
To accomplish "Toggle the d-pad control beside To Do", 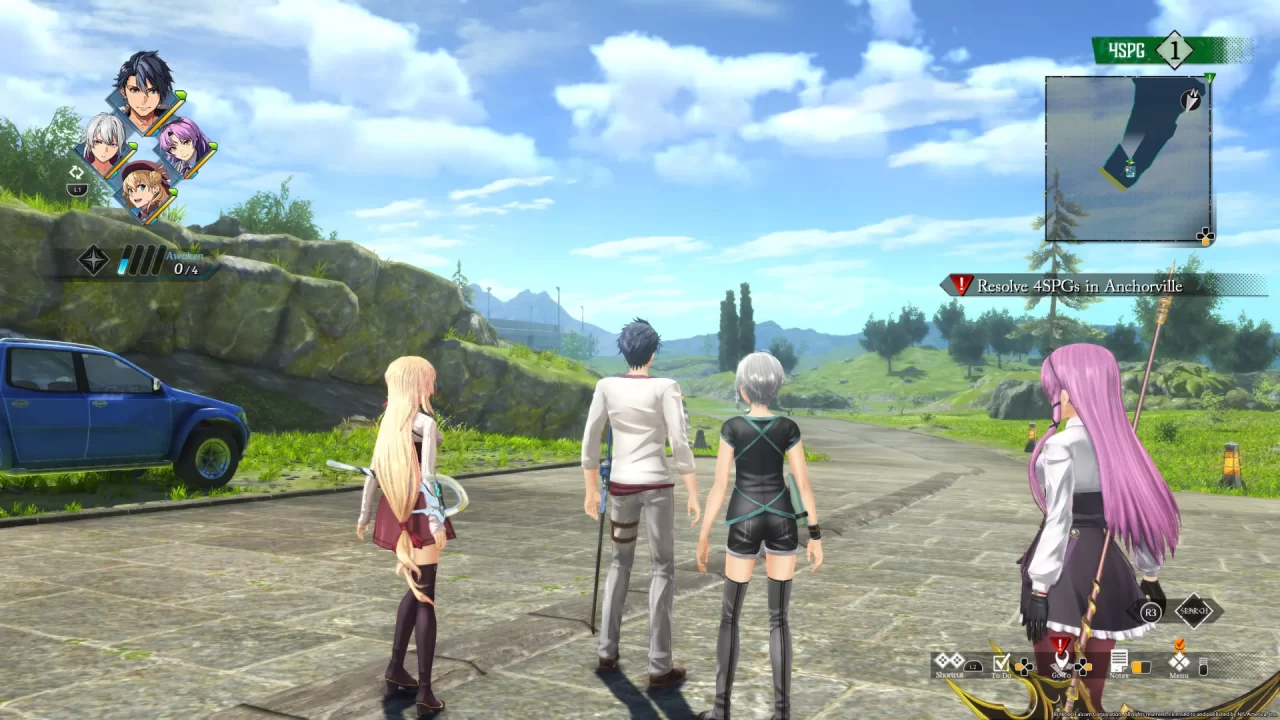I will [x=1024, y=666].
